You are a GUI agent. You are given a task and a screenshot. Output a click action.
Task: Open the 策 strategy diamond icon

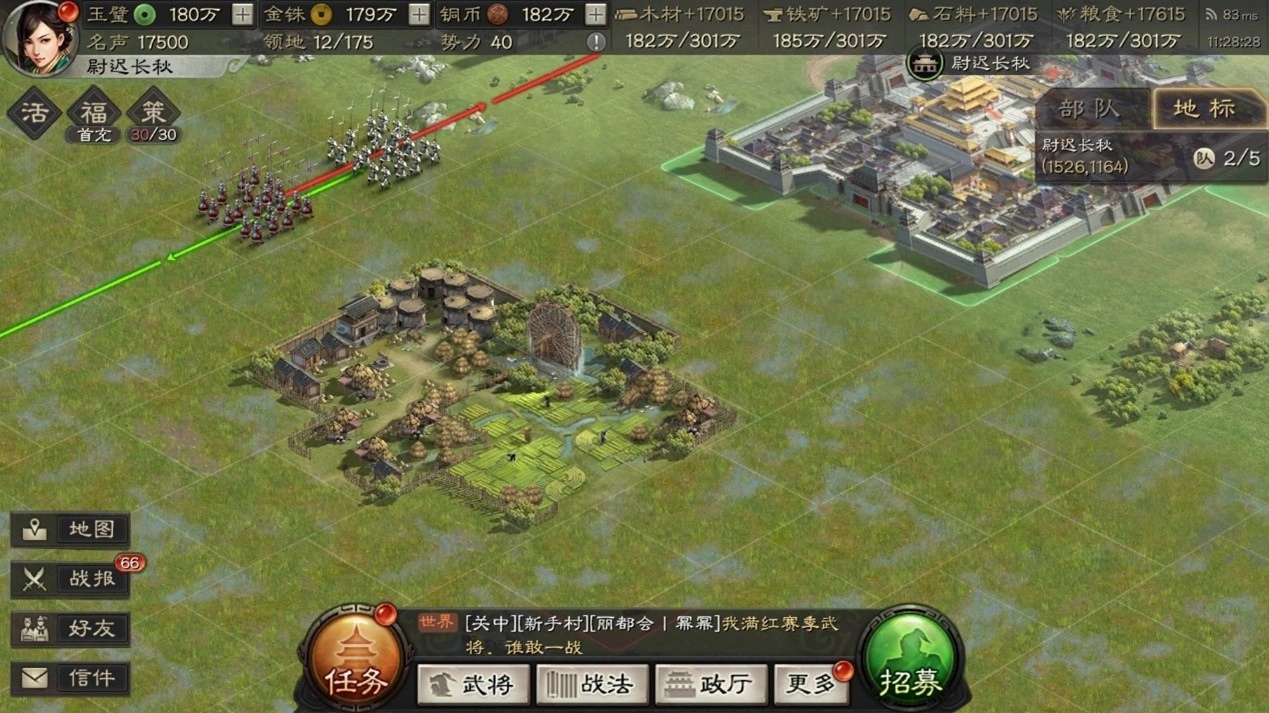(x=154, y=112)
